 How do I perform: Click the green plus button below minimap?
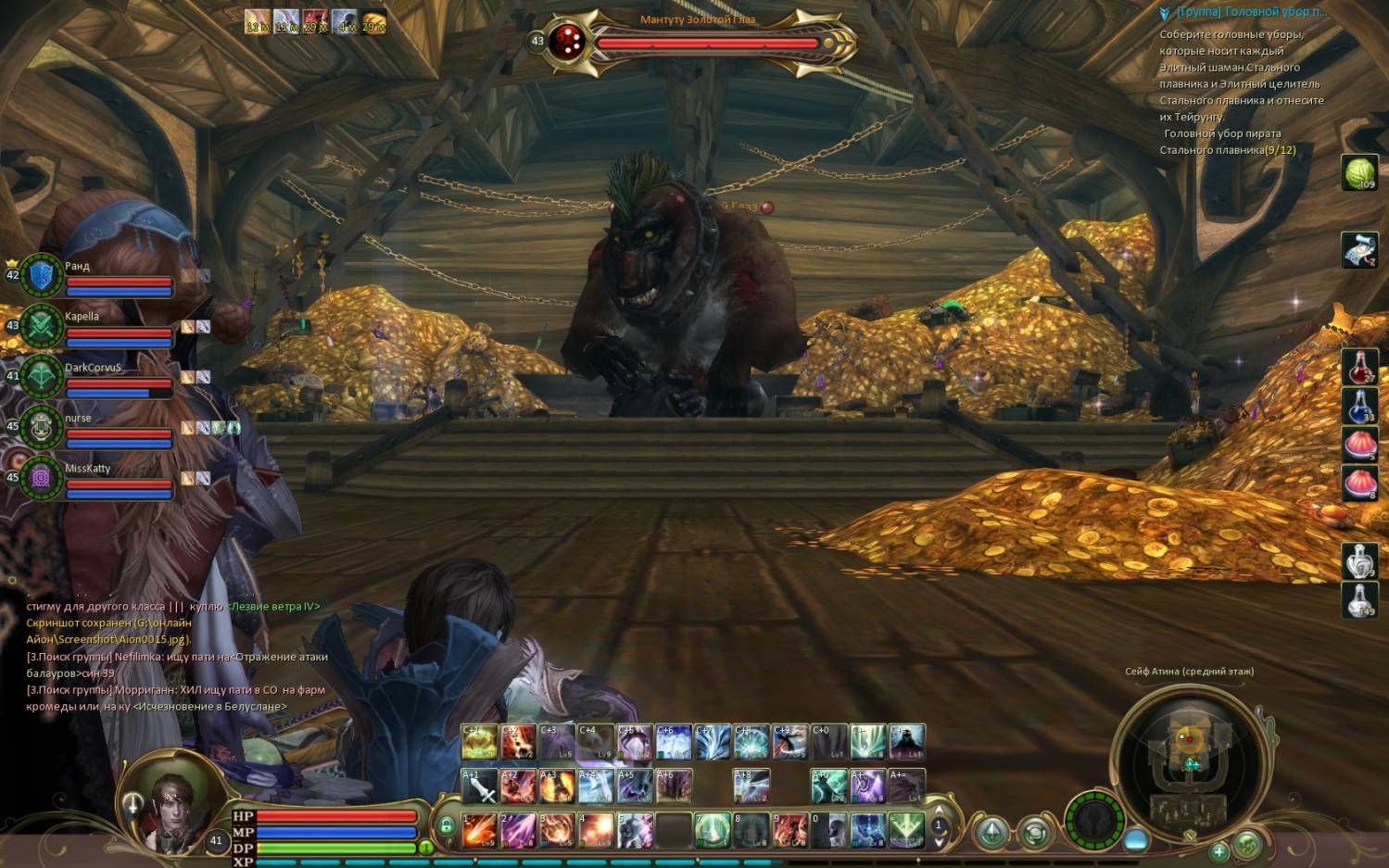1219,850
